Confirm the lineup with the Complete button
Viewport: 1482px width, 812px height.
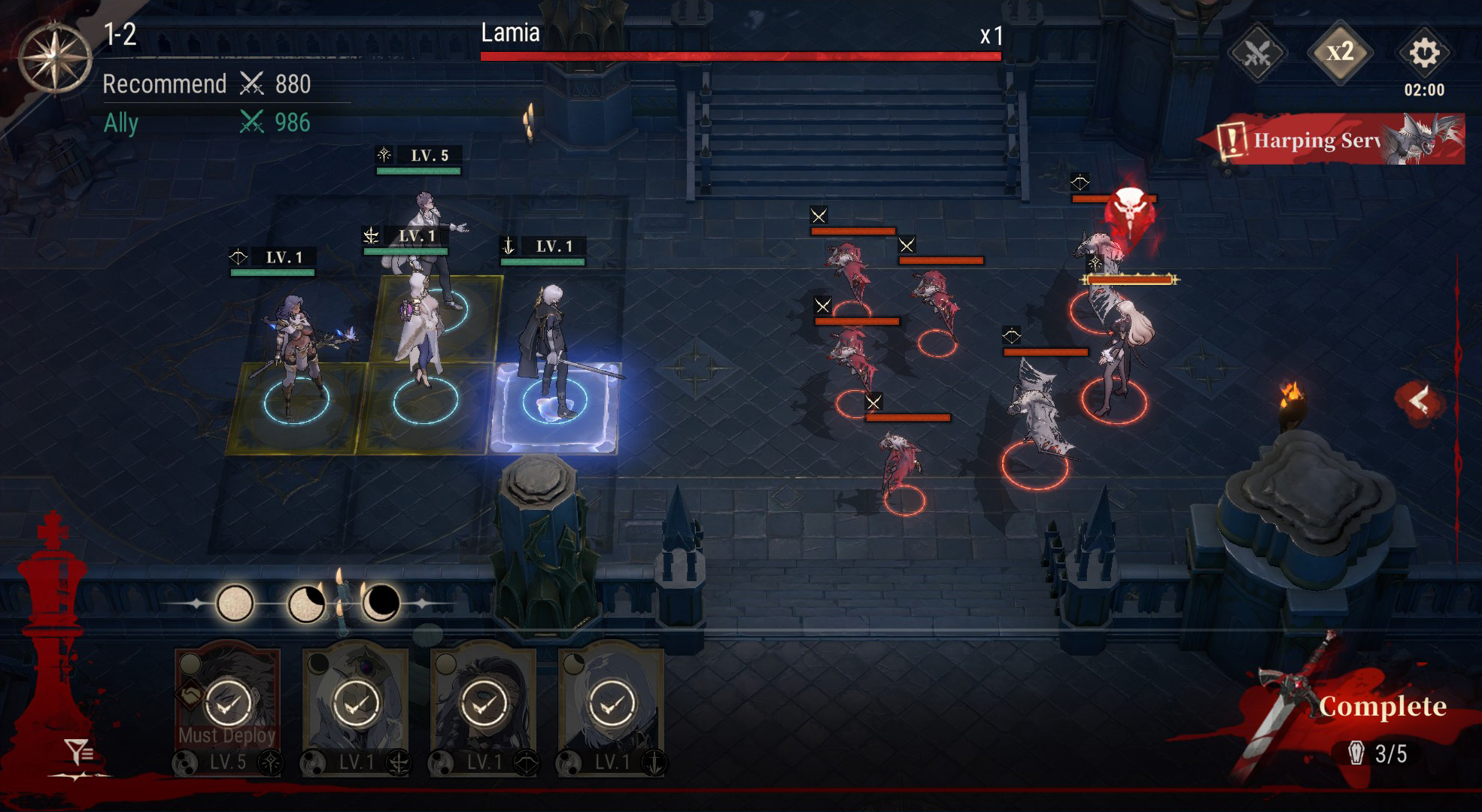pyautogui.click(x=1381, y=707)
